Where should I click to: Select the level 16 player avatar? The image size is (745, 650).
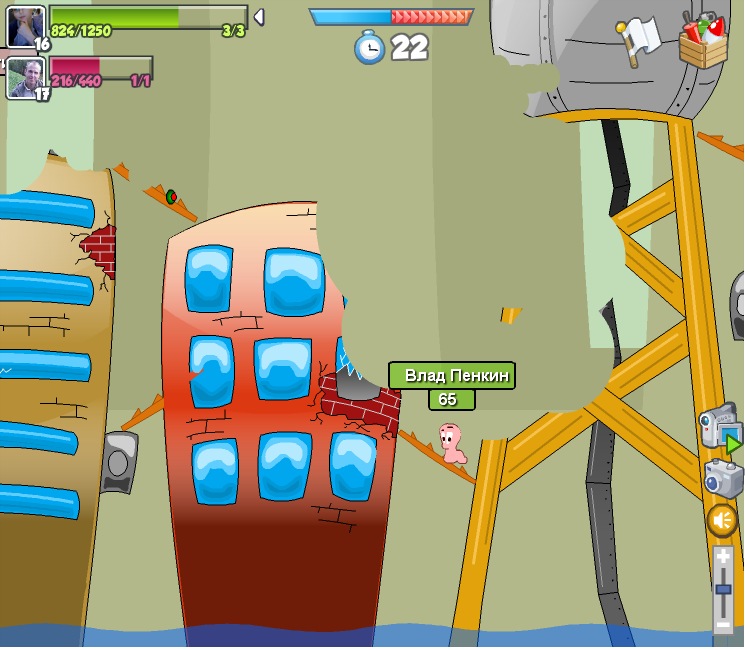tap(25, 25)
